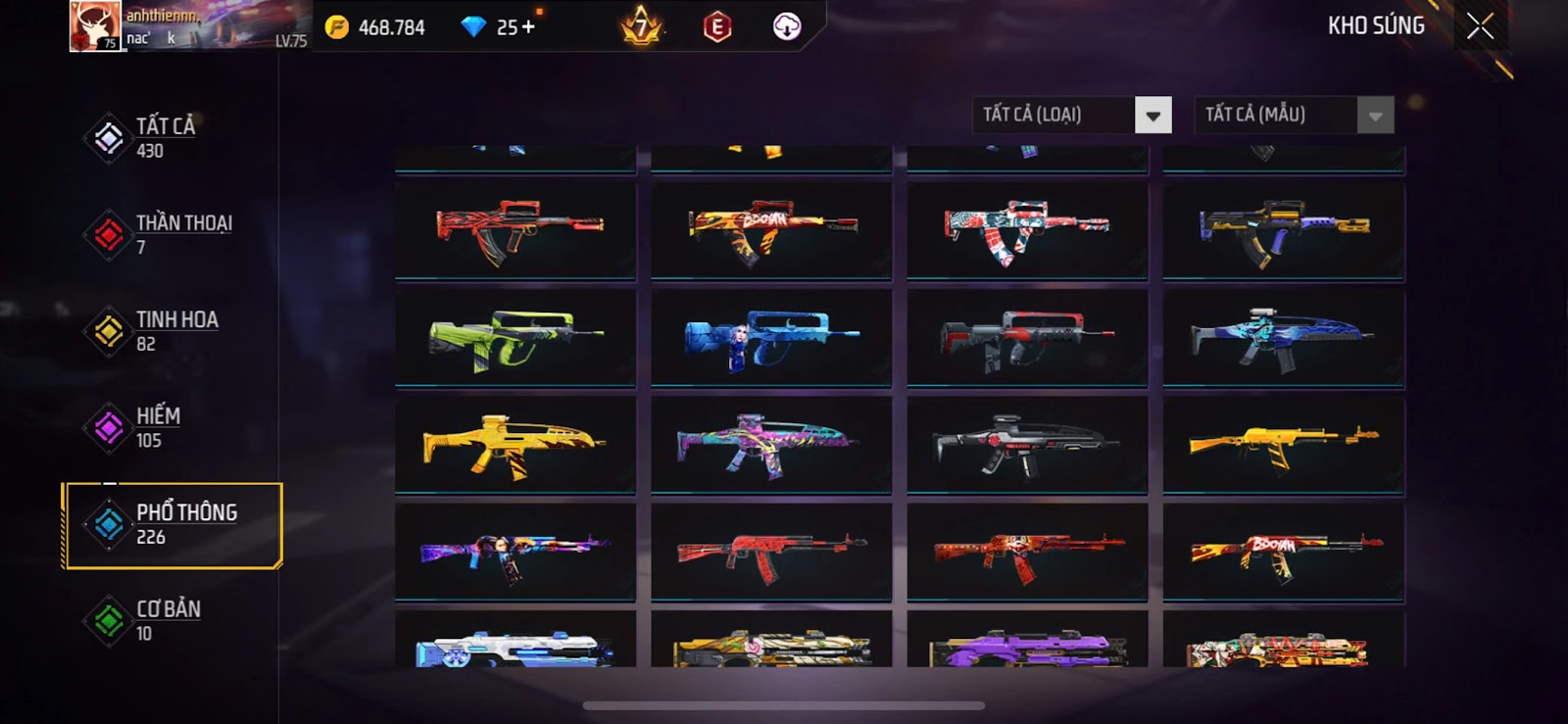The width and height of the screenshot is (1568, 724).
Task: Open the Tất Cả (Loại) dropdown
Action: pos(1152,116)
